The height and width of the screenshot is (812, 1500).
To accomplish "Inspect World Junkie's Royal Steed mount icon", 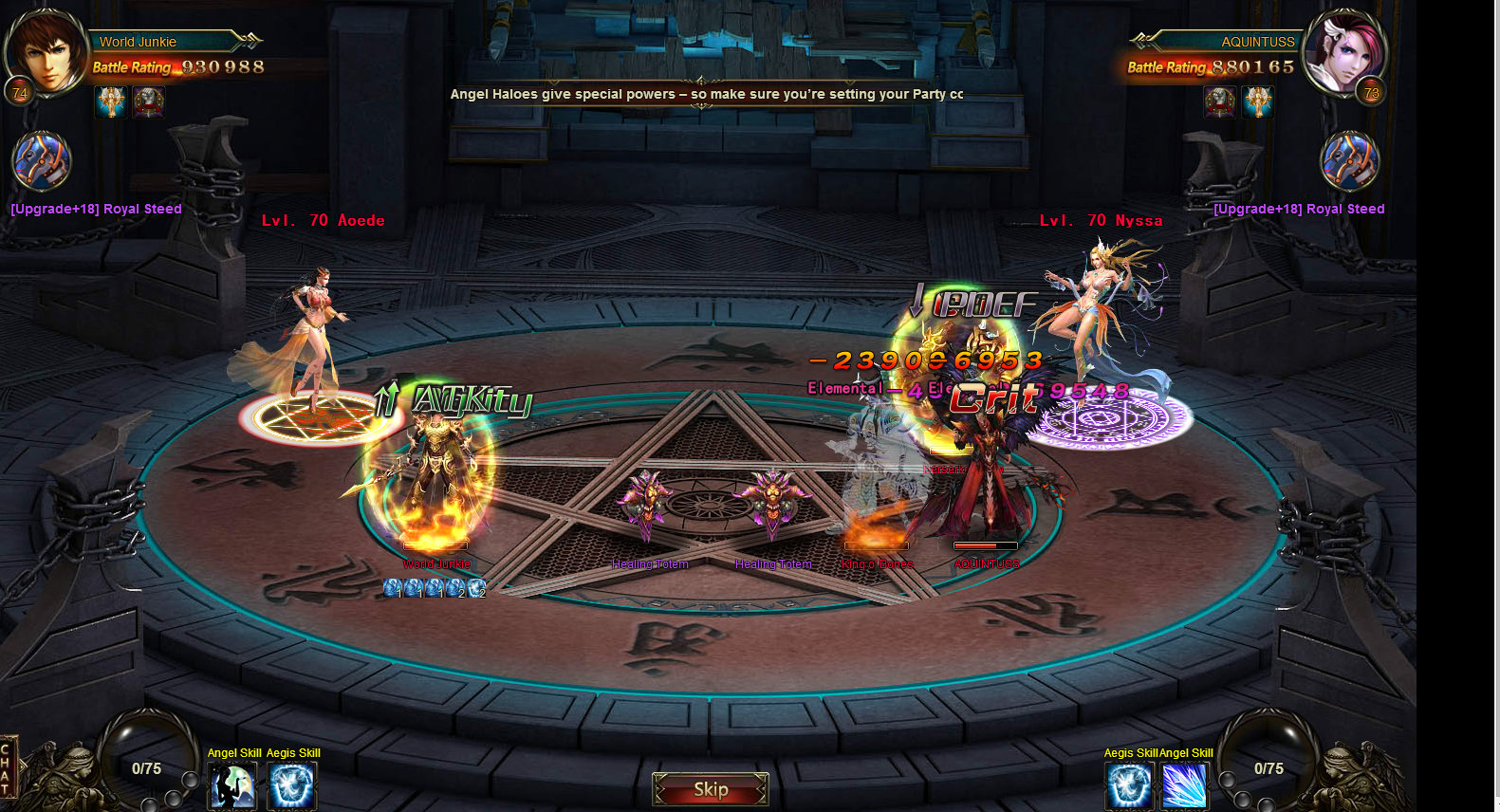I will 41,161.
